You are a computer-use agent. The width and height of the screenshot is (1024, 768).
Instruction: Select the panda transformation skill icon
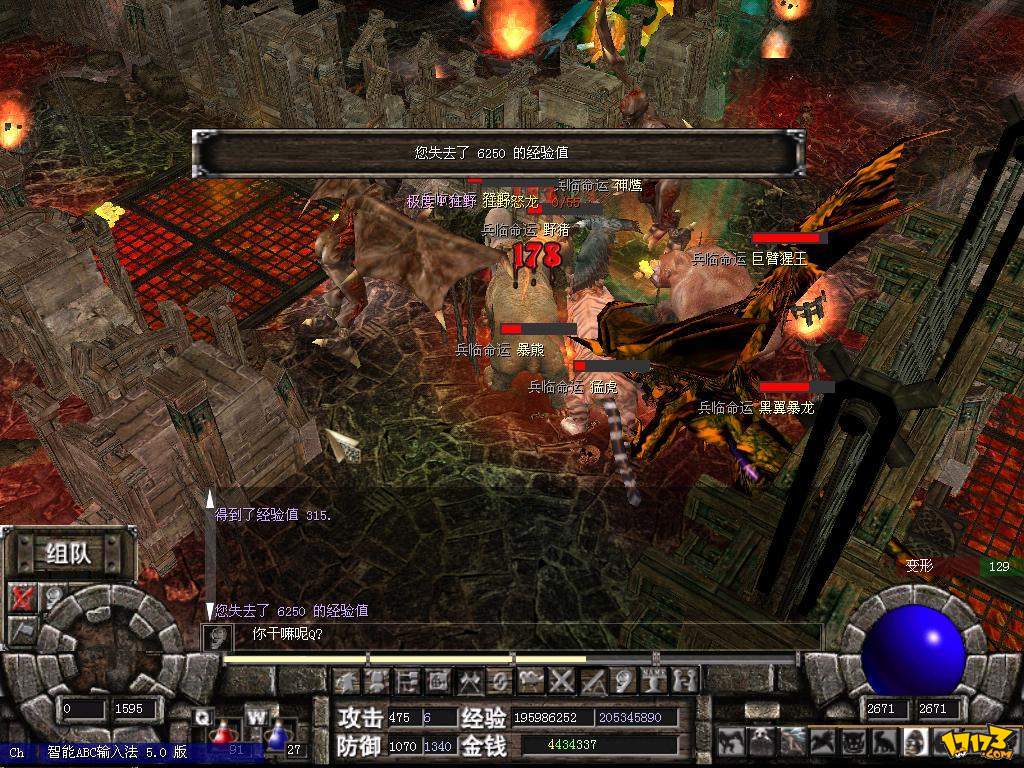(x=761, y=741)
